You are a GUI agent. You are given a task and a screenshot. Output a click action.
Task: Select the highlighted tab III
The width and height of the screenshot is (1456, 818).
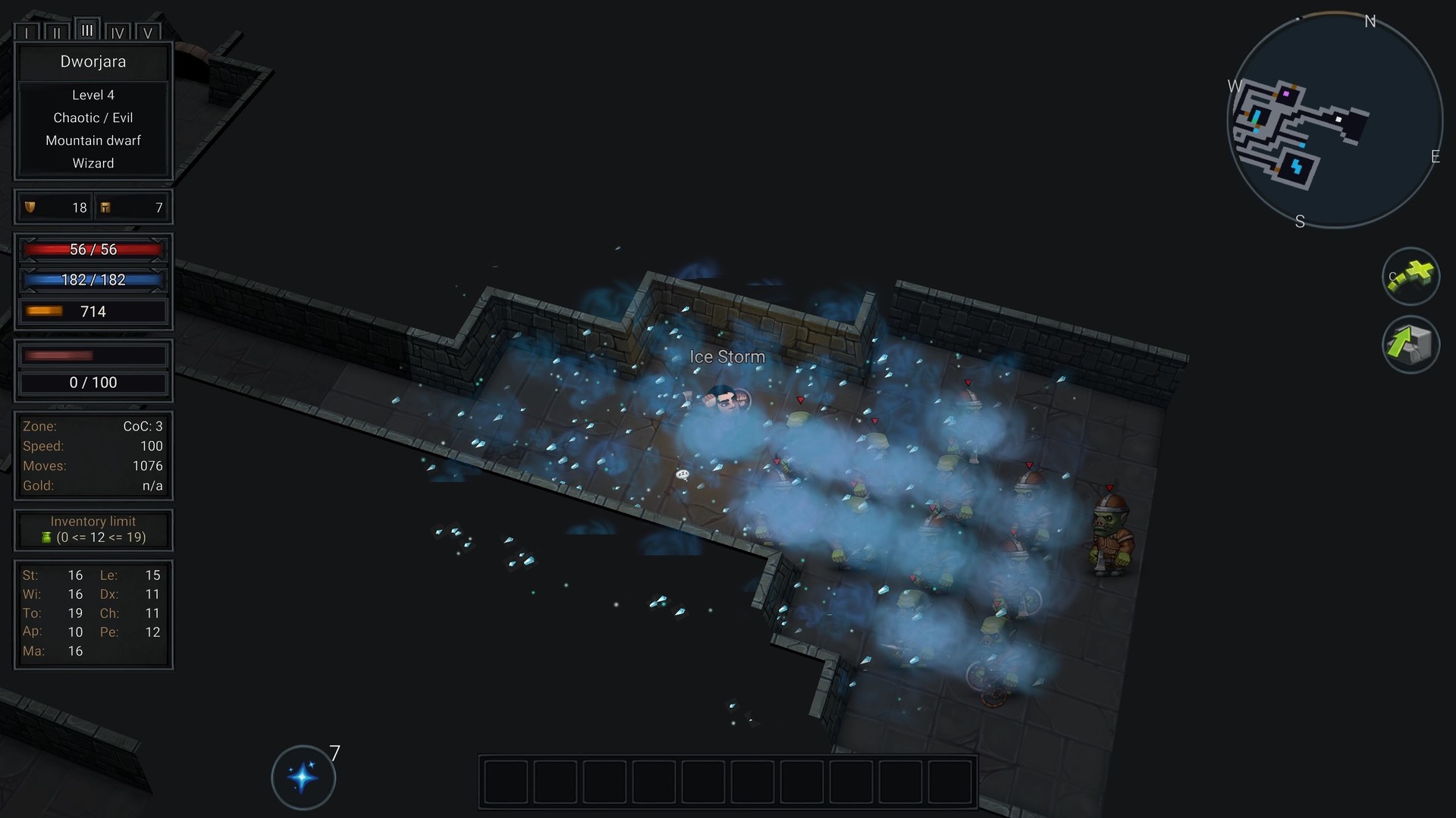(x=88, y=29)
